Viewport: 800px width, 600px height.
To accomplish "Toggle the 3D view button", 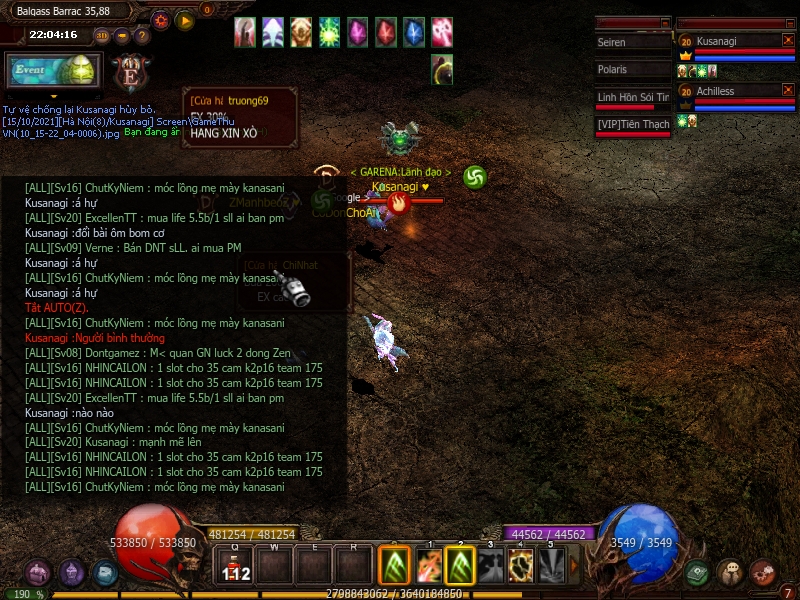I will (x=102, y=36).
